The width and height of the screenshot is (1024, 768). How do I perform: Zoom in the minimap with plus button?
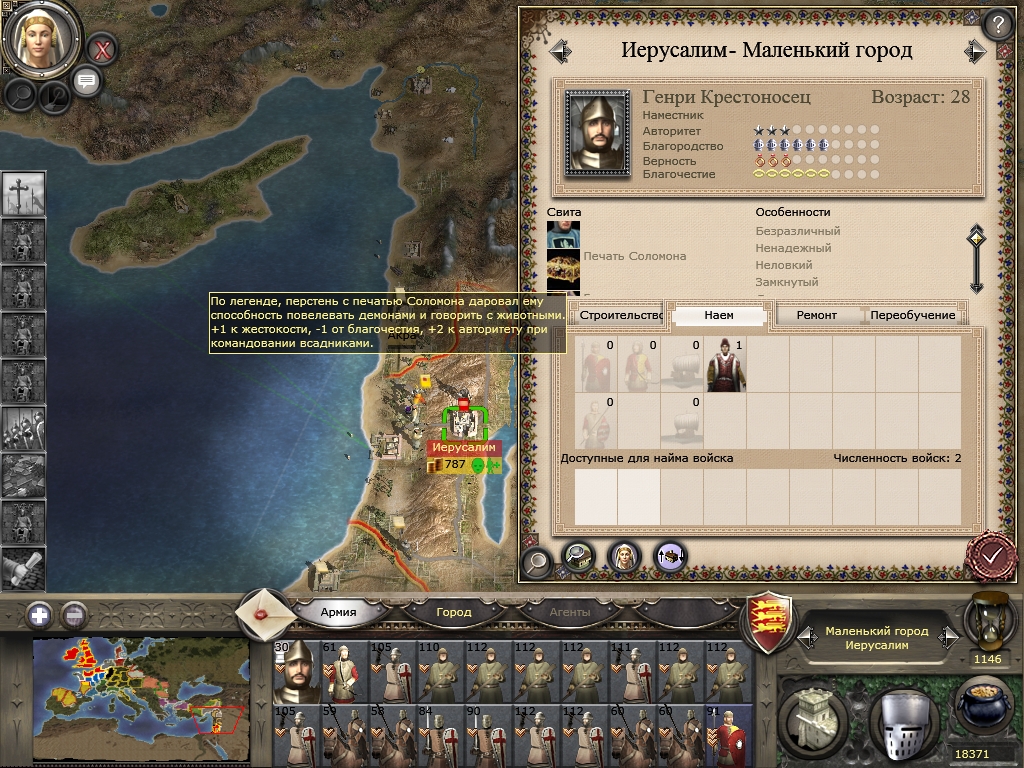pos(40,615)
